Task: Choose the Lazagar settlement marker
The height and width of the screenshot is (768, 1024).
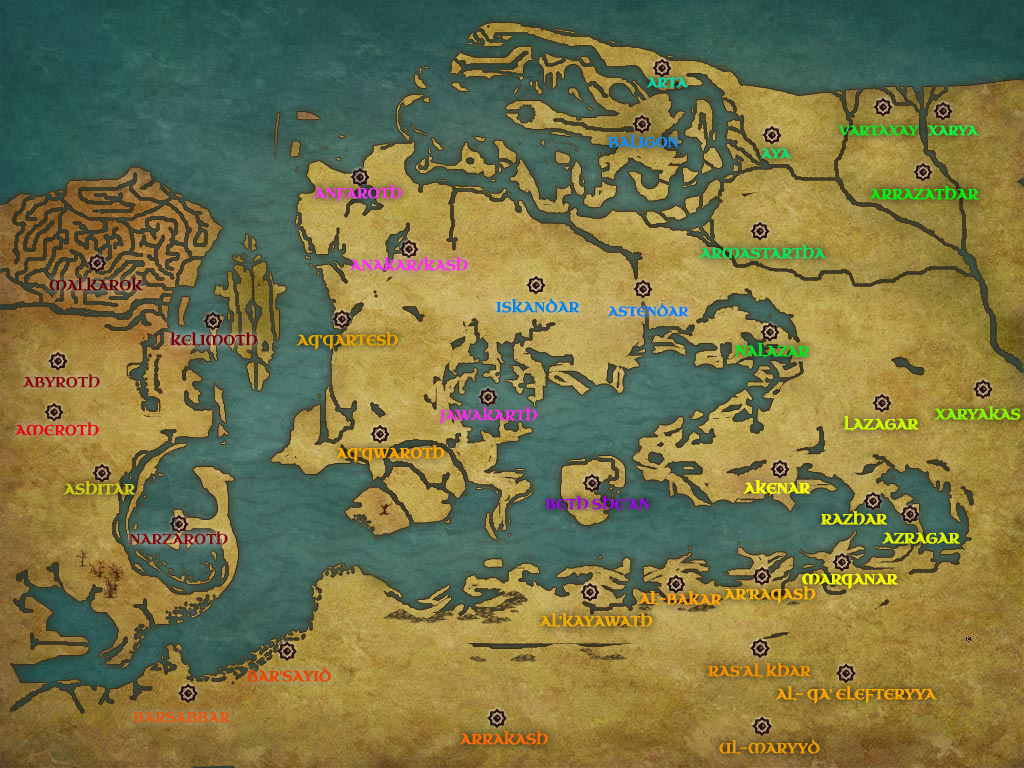Action: [881, 402]
